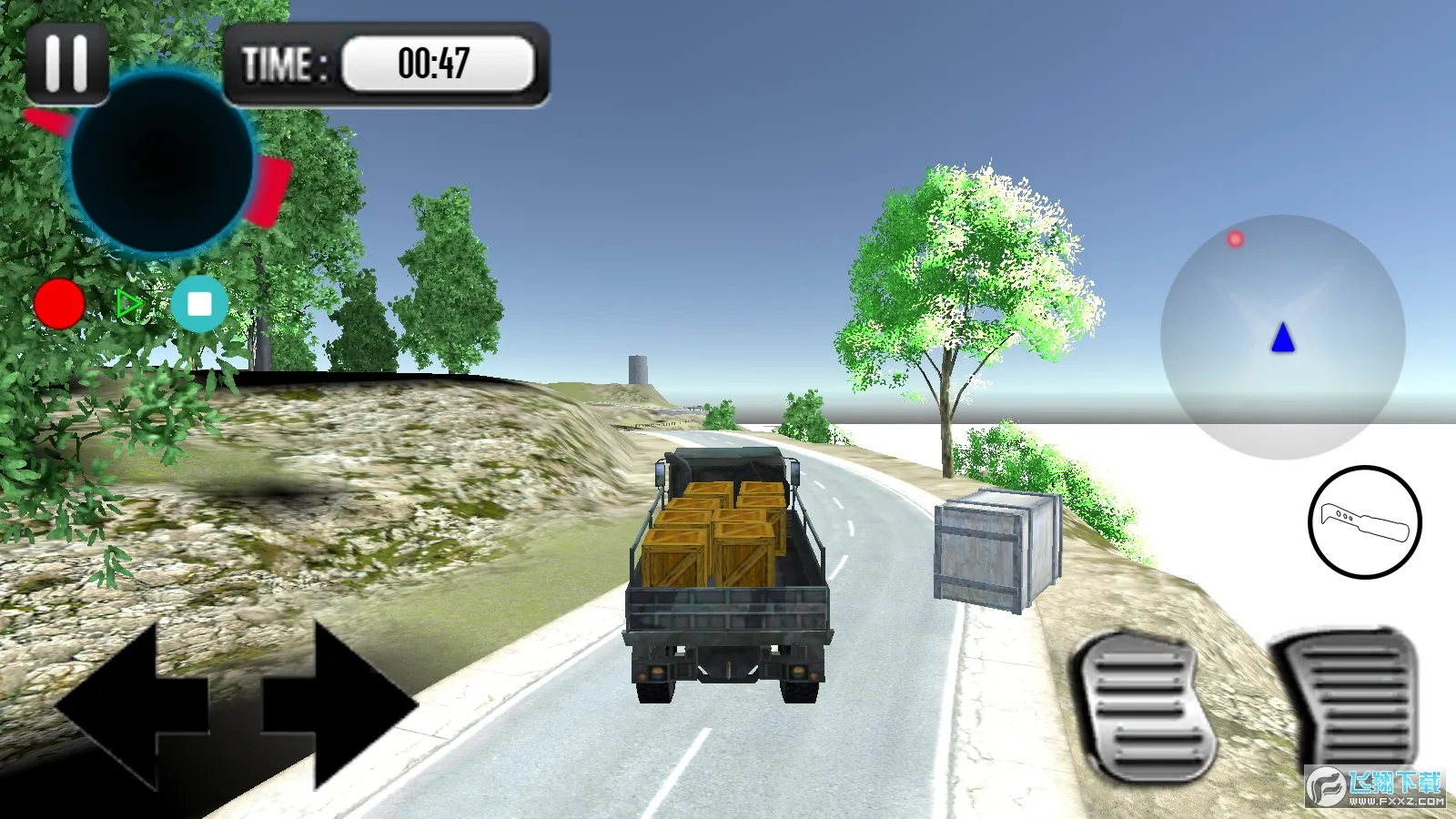Honk the red horn button
The image size is (1456, 819).
(x=60, y=304)
